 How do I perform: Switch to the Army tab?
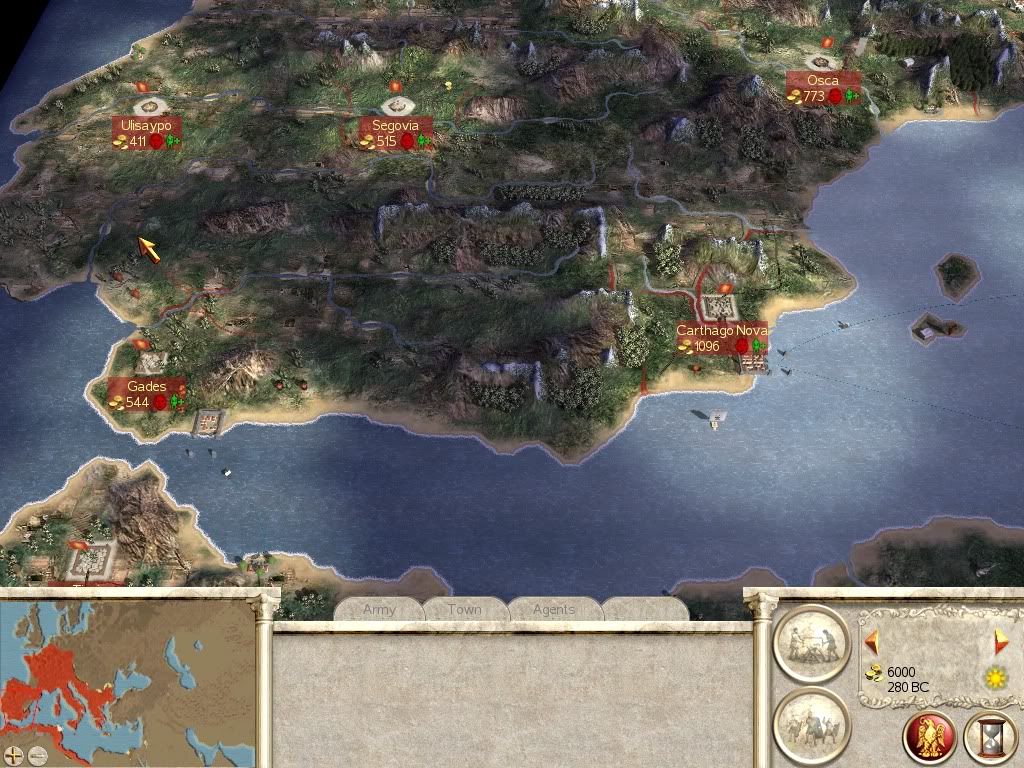click(x=379, y=609)
